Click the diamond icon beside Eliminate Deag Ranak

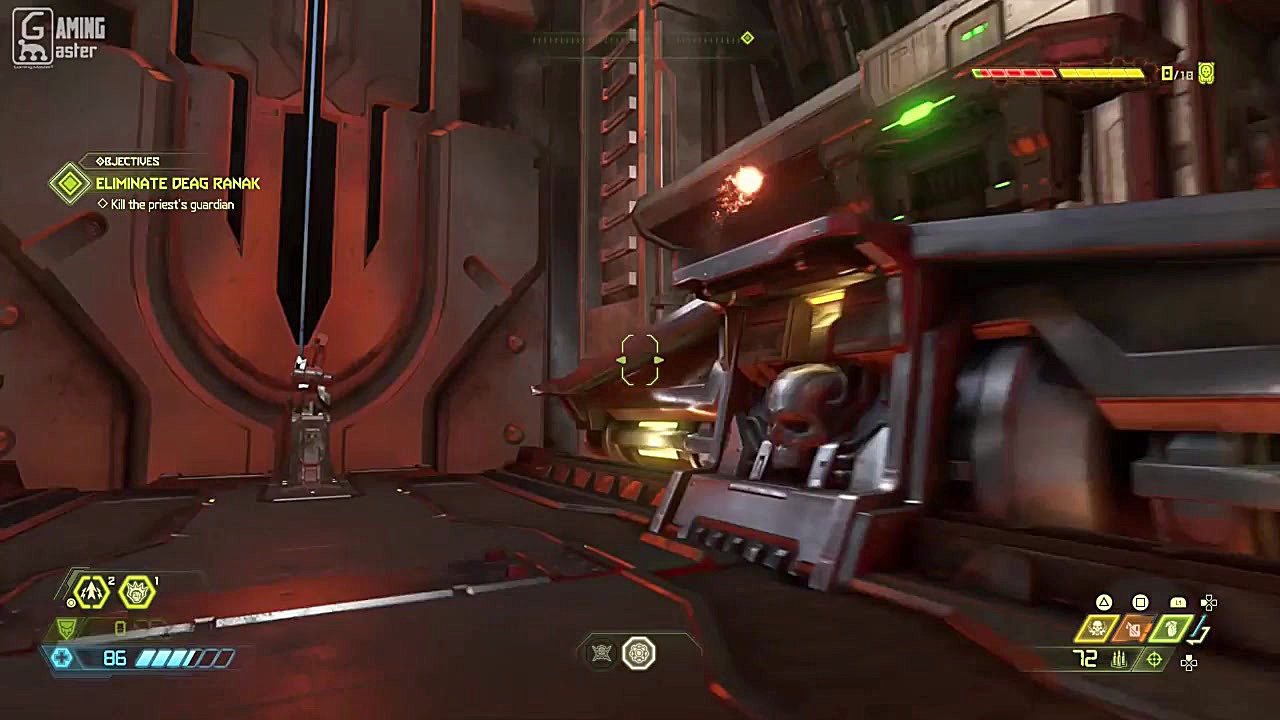tap(69, 184)
